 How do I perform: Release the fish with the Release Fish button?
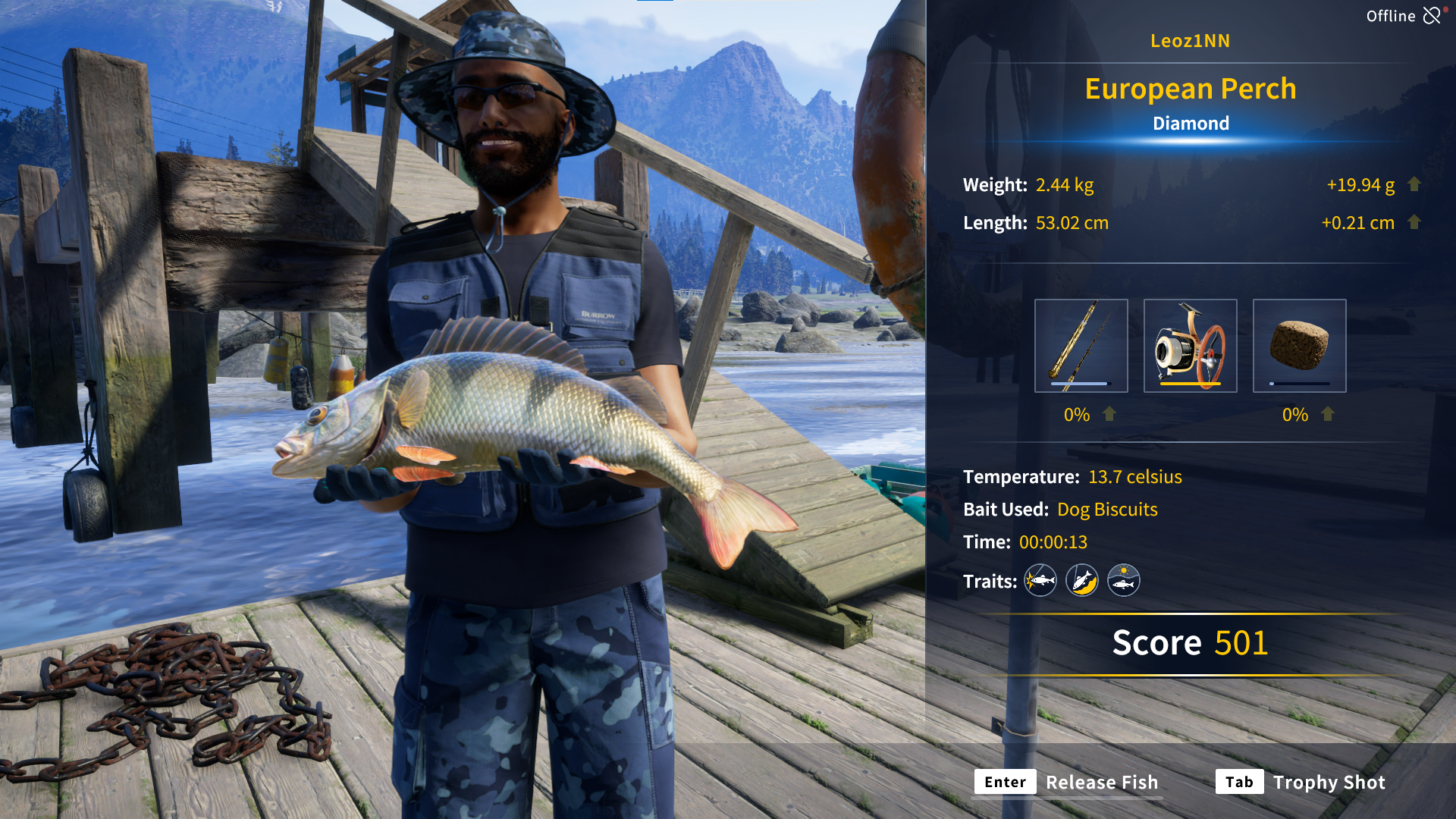coord(1068,782)
